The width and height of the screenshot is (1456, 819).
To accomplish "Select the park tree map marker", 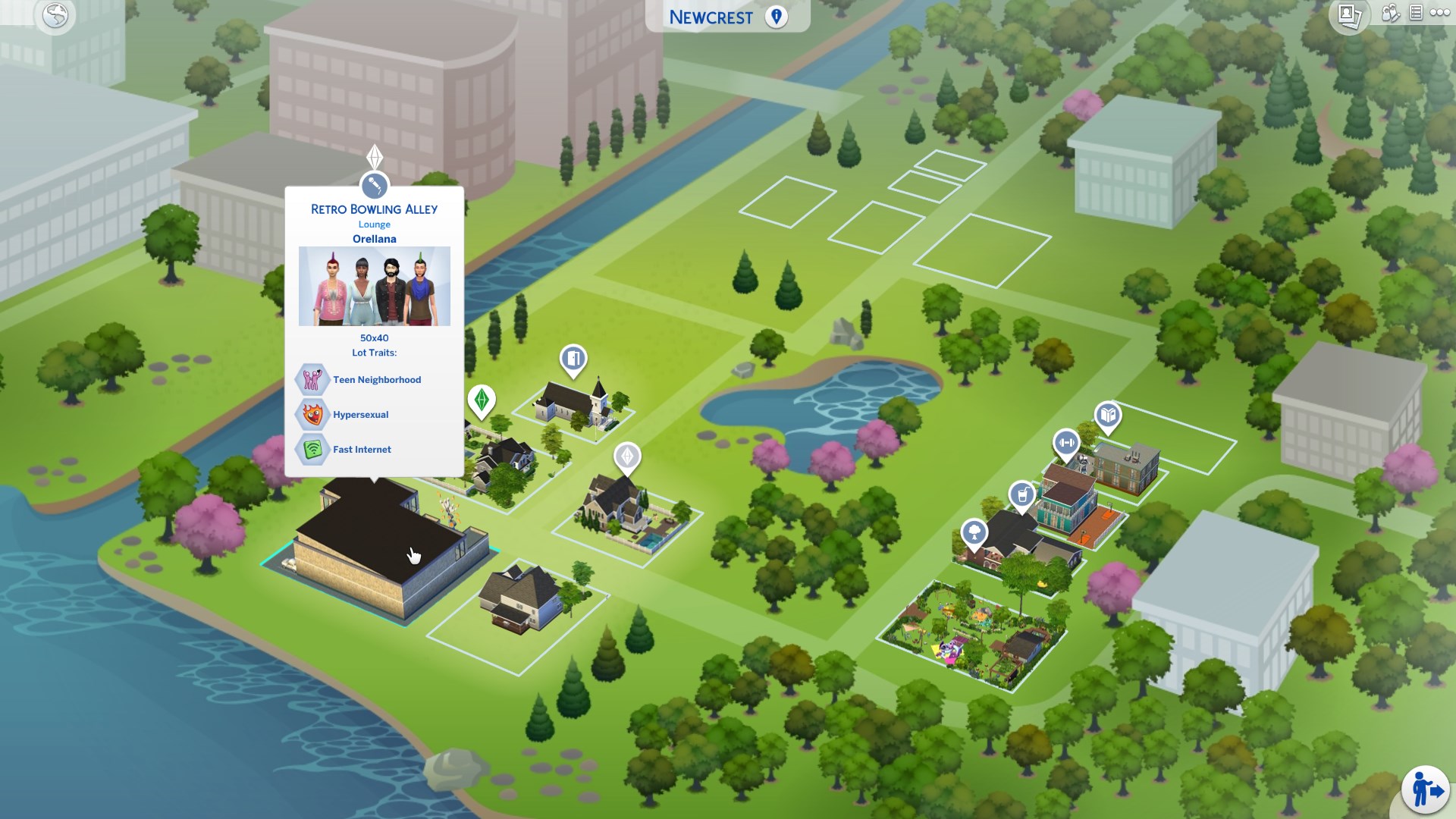I will [x=974, y=532].
